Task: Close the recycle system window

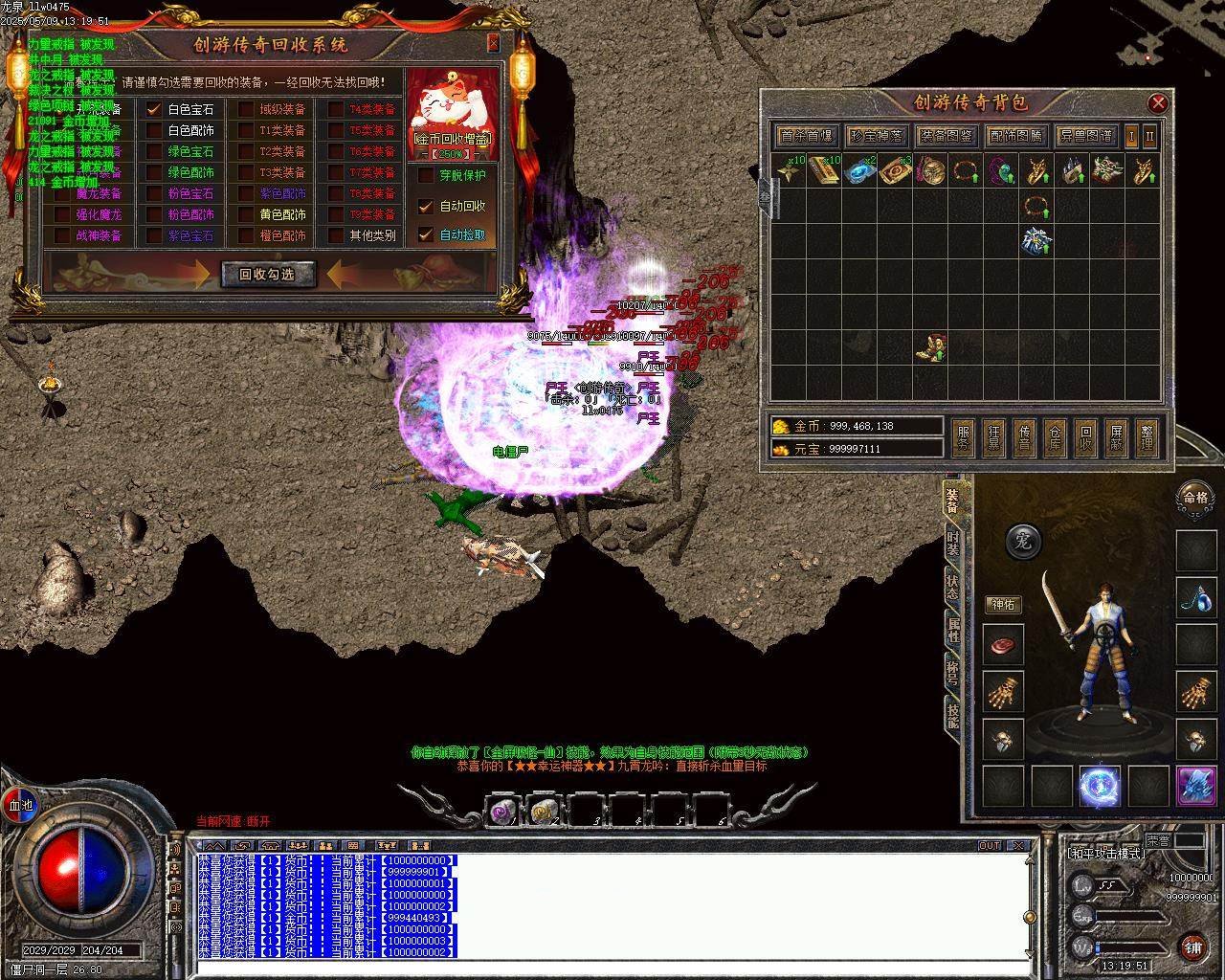Action: pos(494,43)
